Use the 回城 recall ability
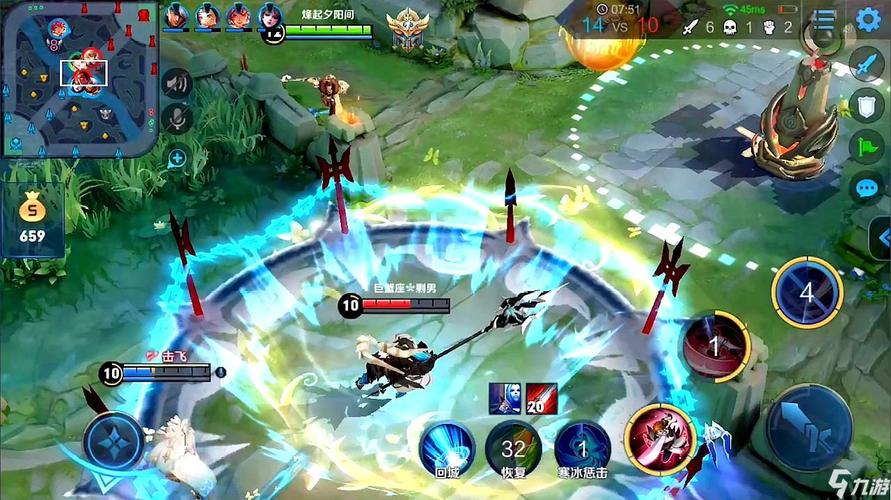 point(446,445)
